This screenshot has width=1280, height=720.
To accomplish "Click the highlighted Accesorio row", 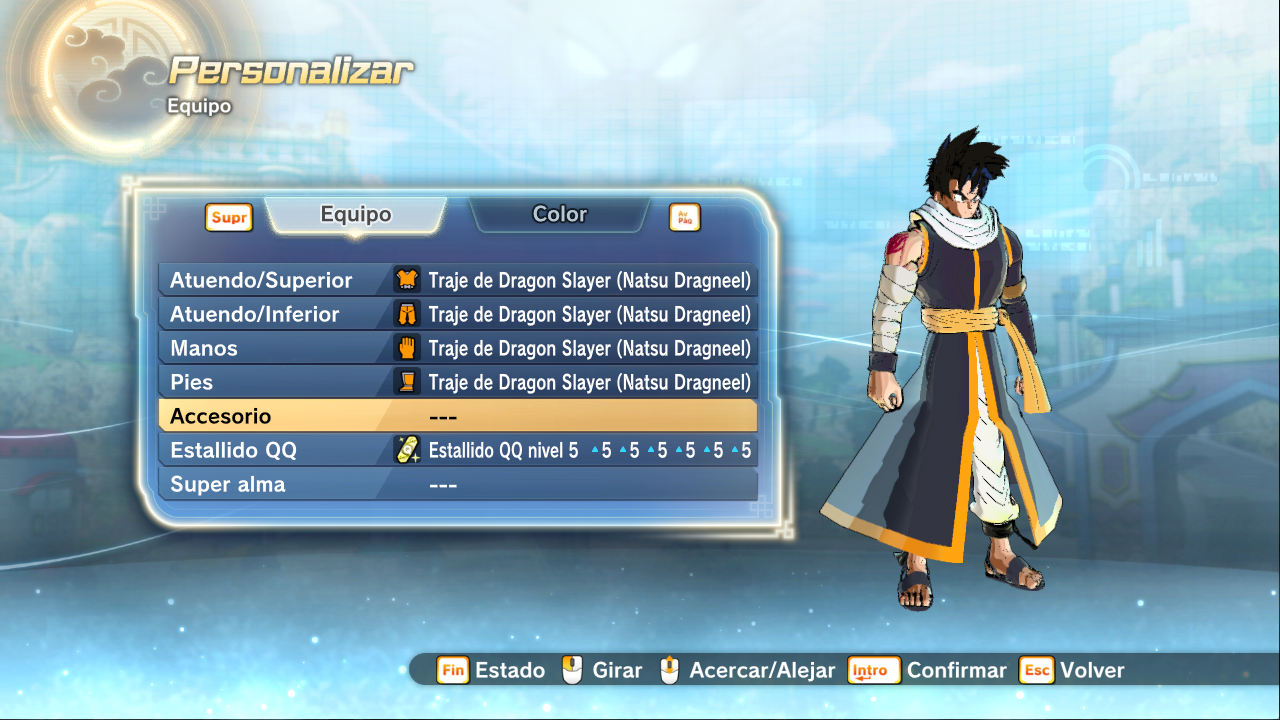I will pyautogui.click(x=458, y=417).
